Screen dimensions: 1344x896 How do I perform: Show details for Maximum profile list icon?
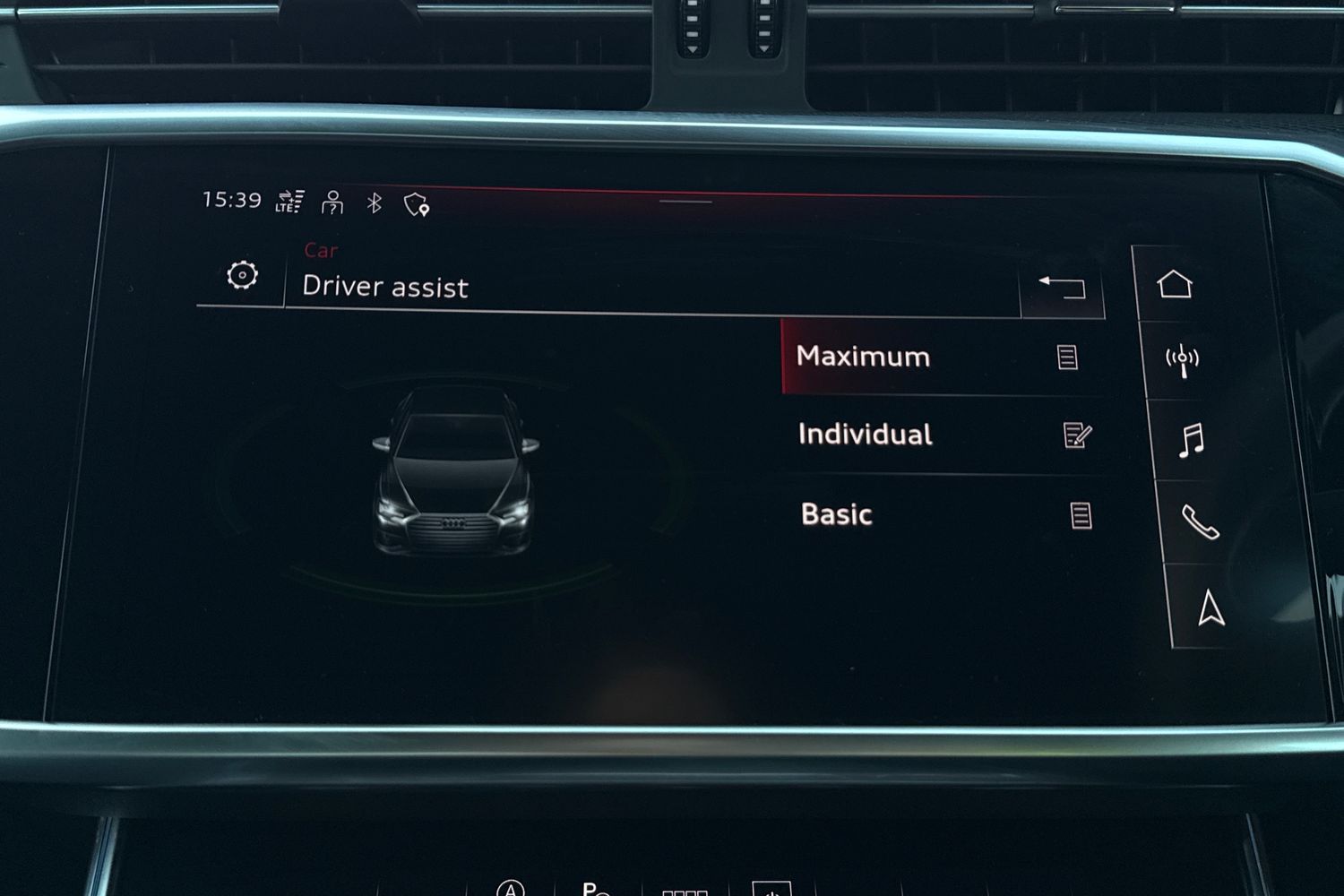(x=1067, y=358)
